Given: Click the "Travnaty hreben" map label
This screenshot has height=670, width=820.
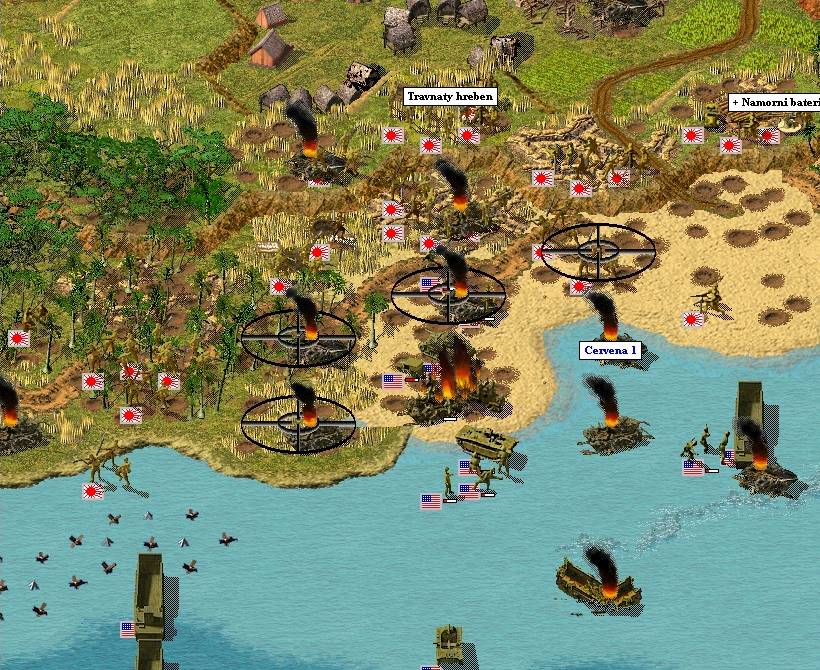Looking at the screenshot, I should click(450, 97).
